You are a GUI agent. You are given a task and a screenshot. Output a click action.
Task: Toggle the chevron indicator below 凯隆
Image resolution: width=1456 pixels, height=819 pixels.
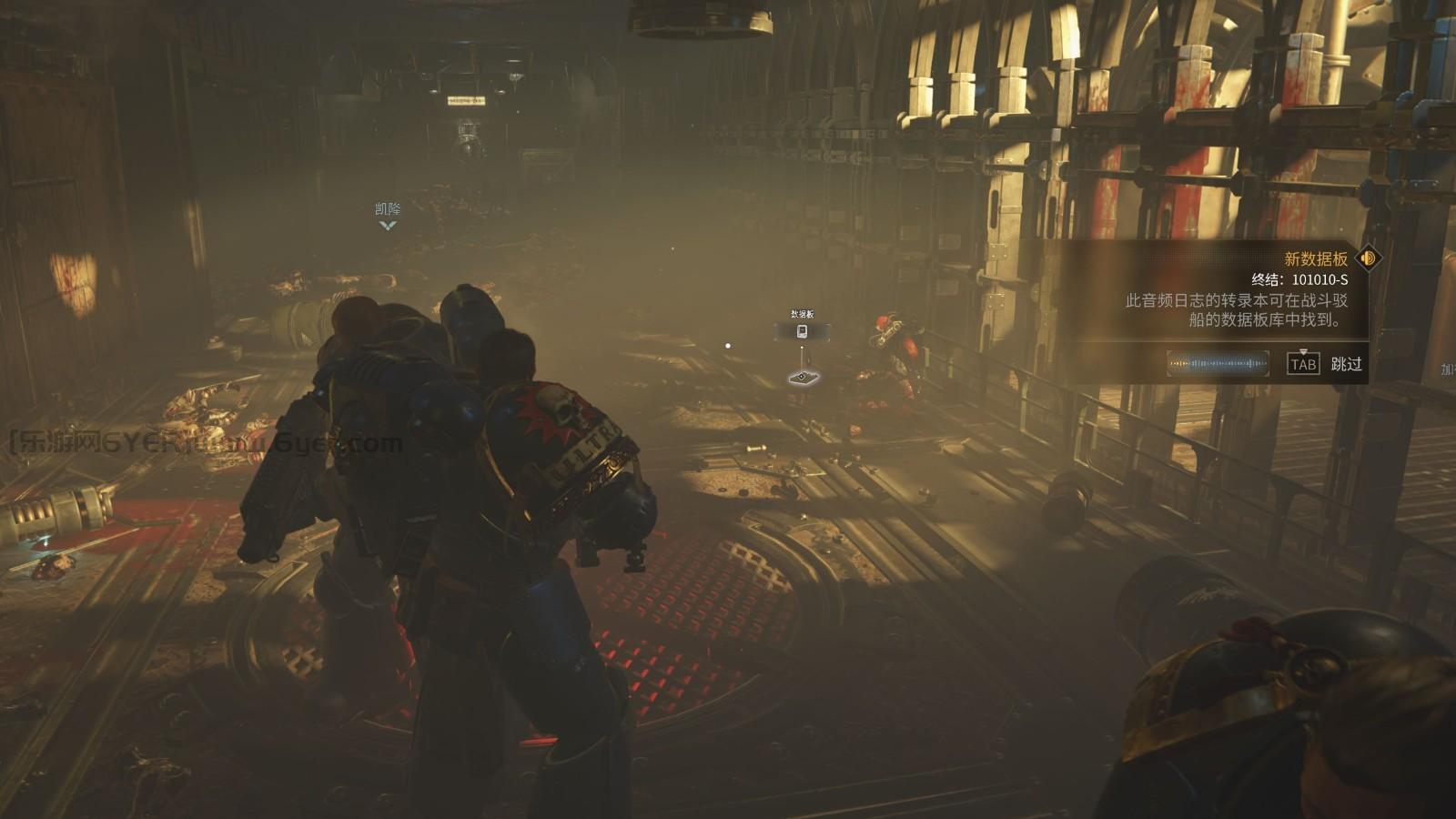point(389,227)
